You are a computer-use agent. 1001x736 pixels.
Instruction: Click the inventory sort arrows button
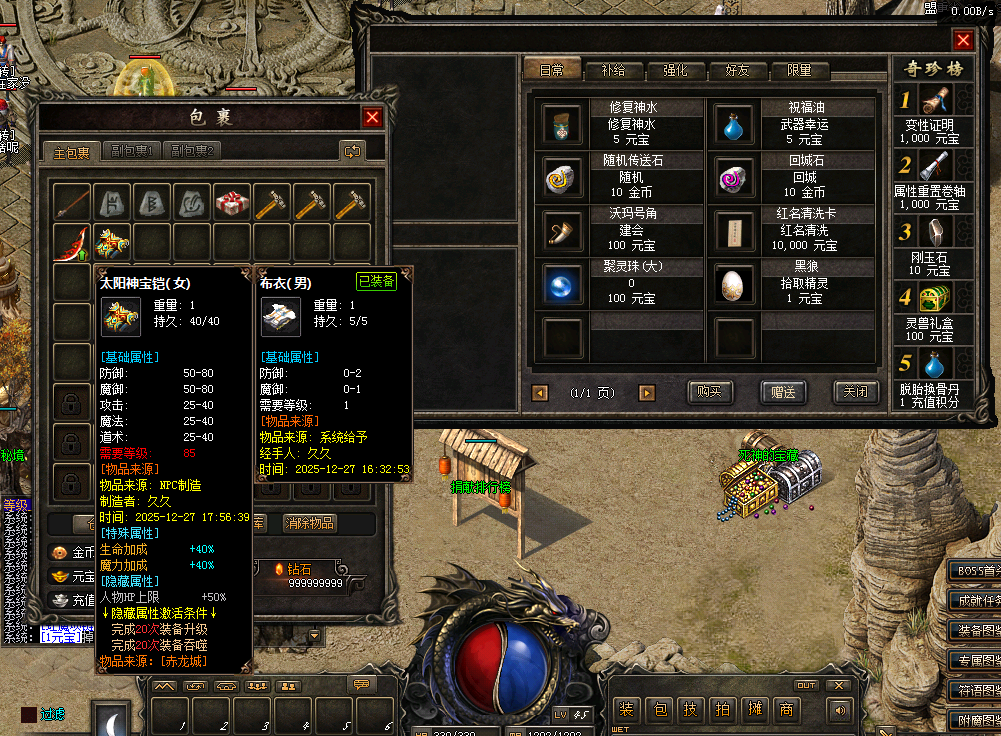[x=352, y=152]
